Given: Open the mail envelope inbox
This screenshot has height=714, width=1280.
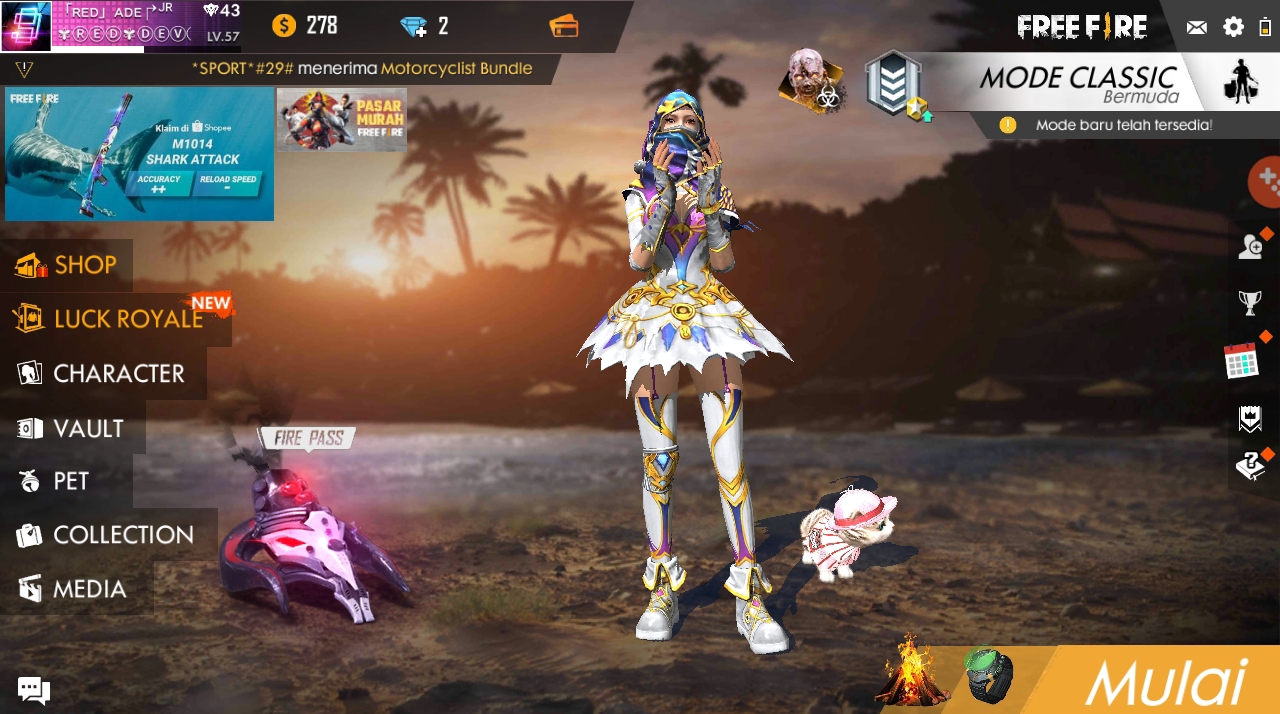Looking at the screenshot, I should pyautogui.click(x=1197, y=27).
